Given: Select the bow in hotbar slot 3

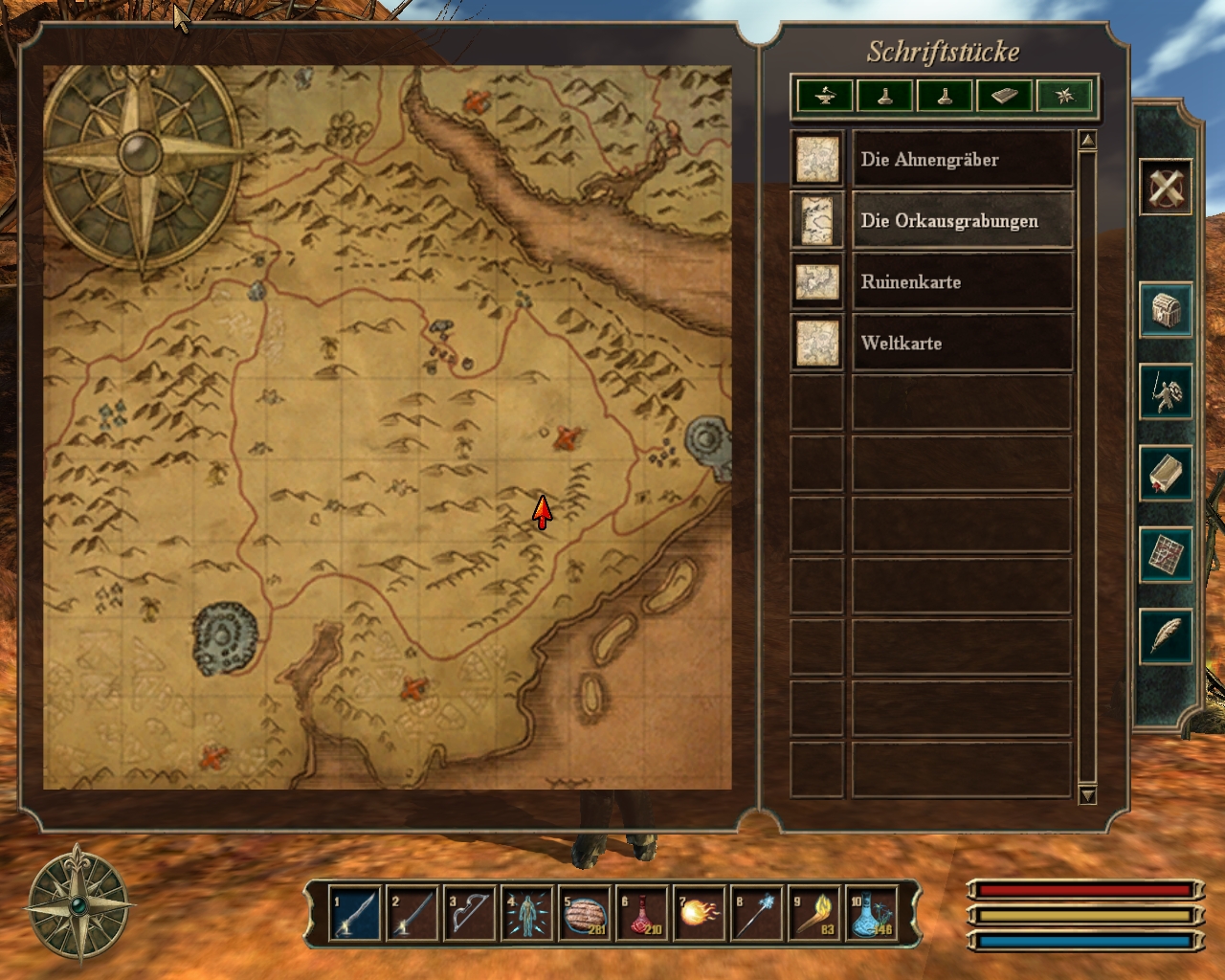Looking at the screenshot, I should (469, 914).
